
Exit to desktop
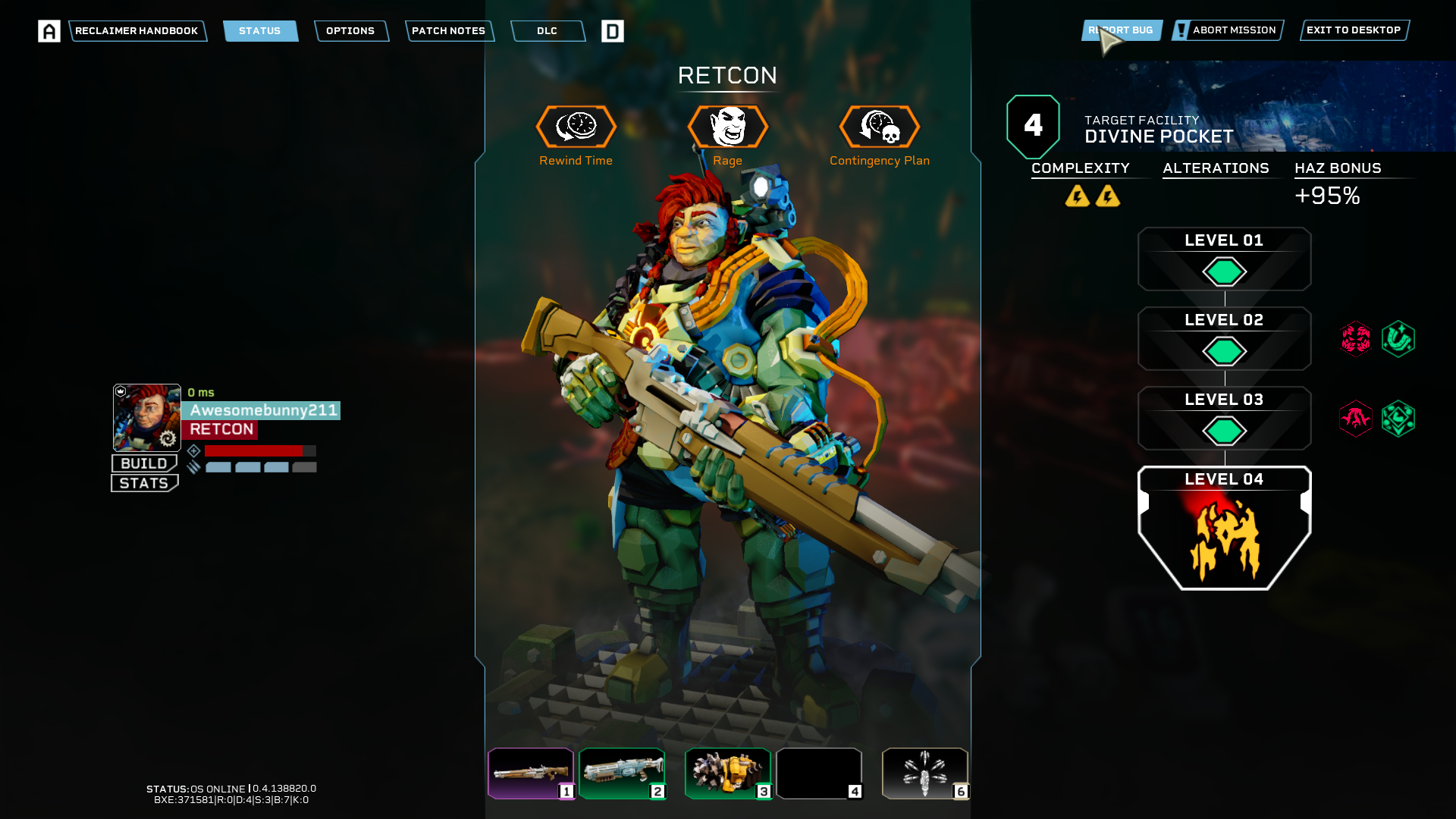(1354, 30)
